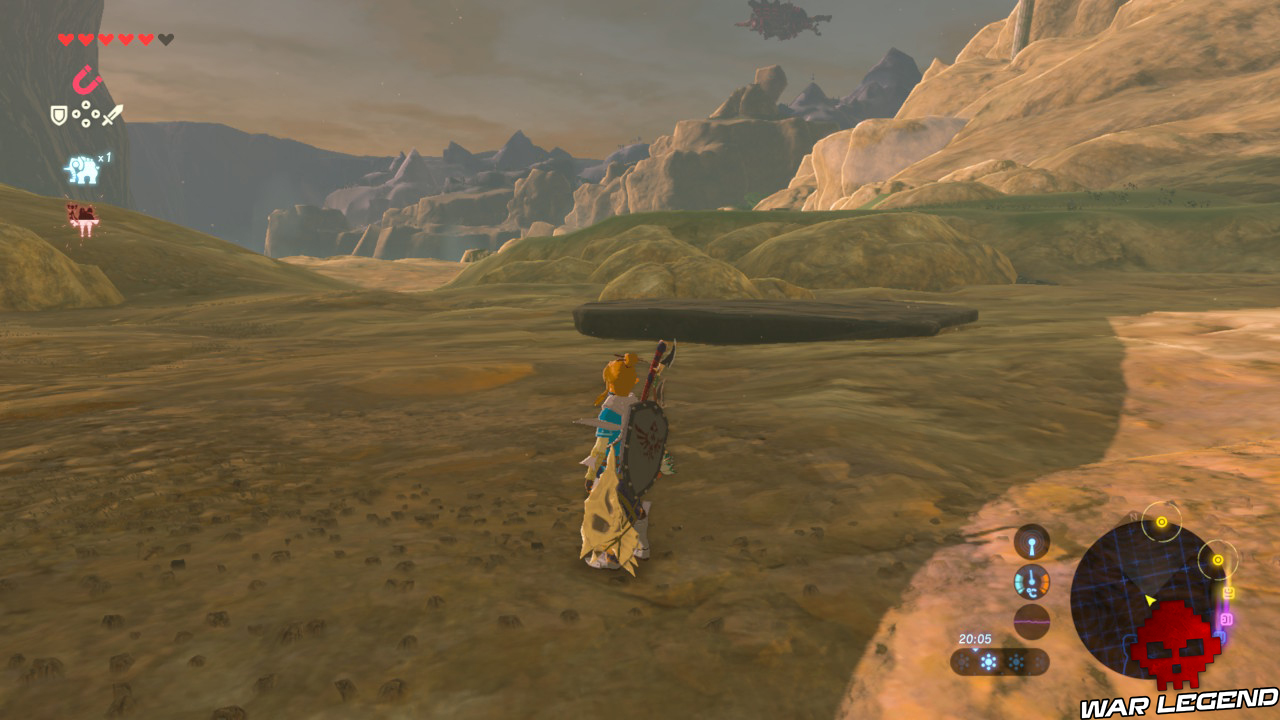Expand shields via the D-pad left arrow

tap(76, 114)
